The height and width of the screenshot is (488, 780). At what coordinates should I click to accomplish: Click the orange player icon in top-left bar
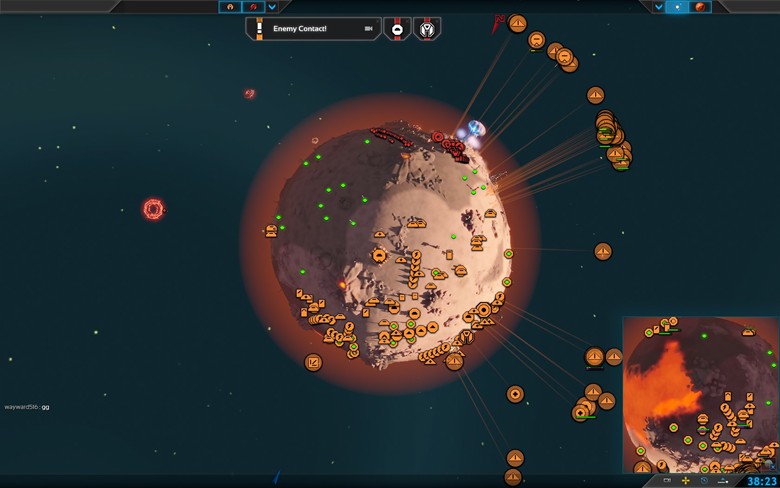point(230,7)
